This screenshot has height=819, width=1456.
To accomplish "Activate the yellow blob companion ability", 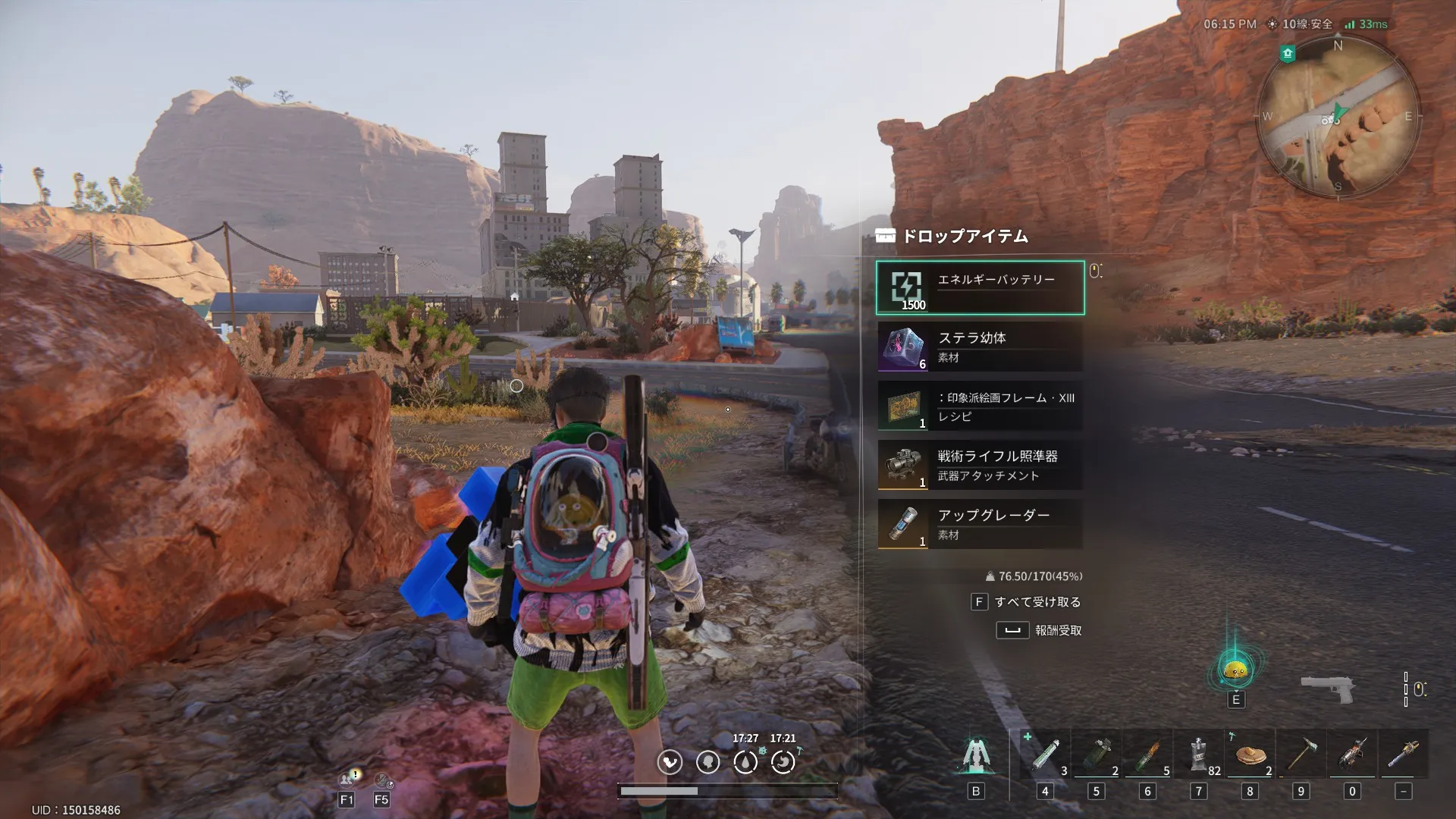I will (x=1236, y=670).
